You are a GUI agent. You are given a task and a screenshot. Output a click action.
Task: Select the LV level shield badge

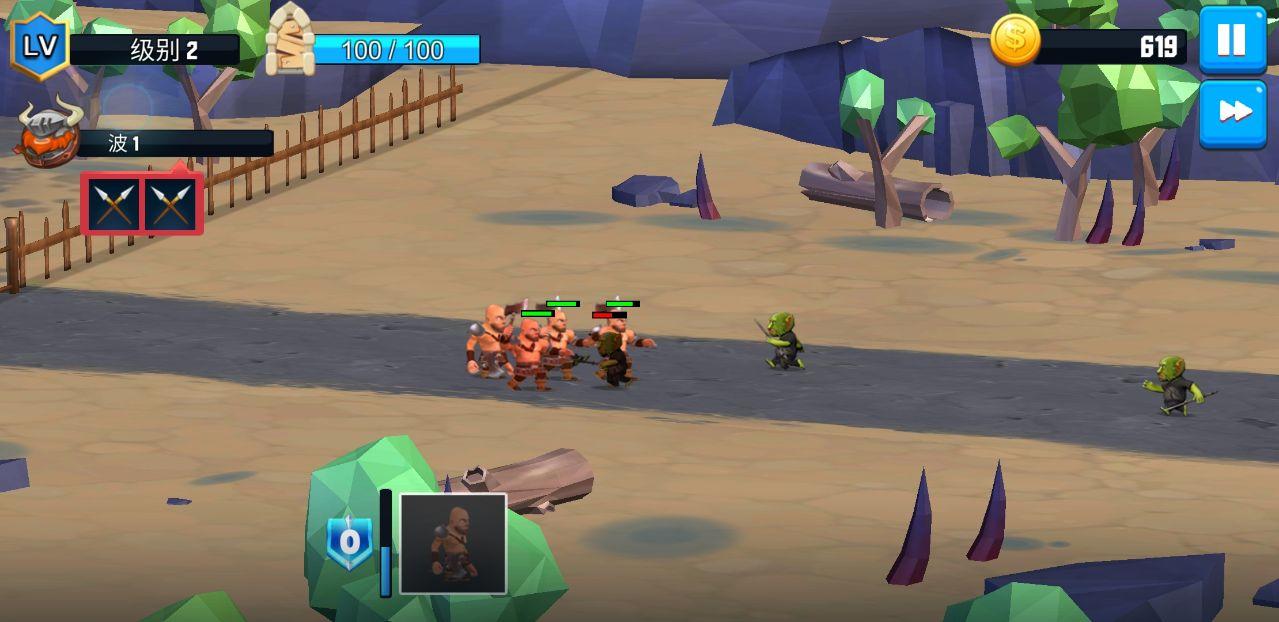click(x=39, y=45)
